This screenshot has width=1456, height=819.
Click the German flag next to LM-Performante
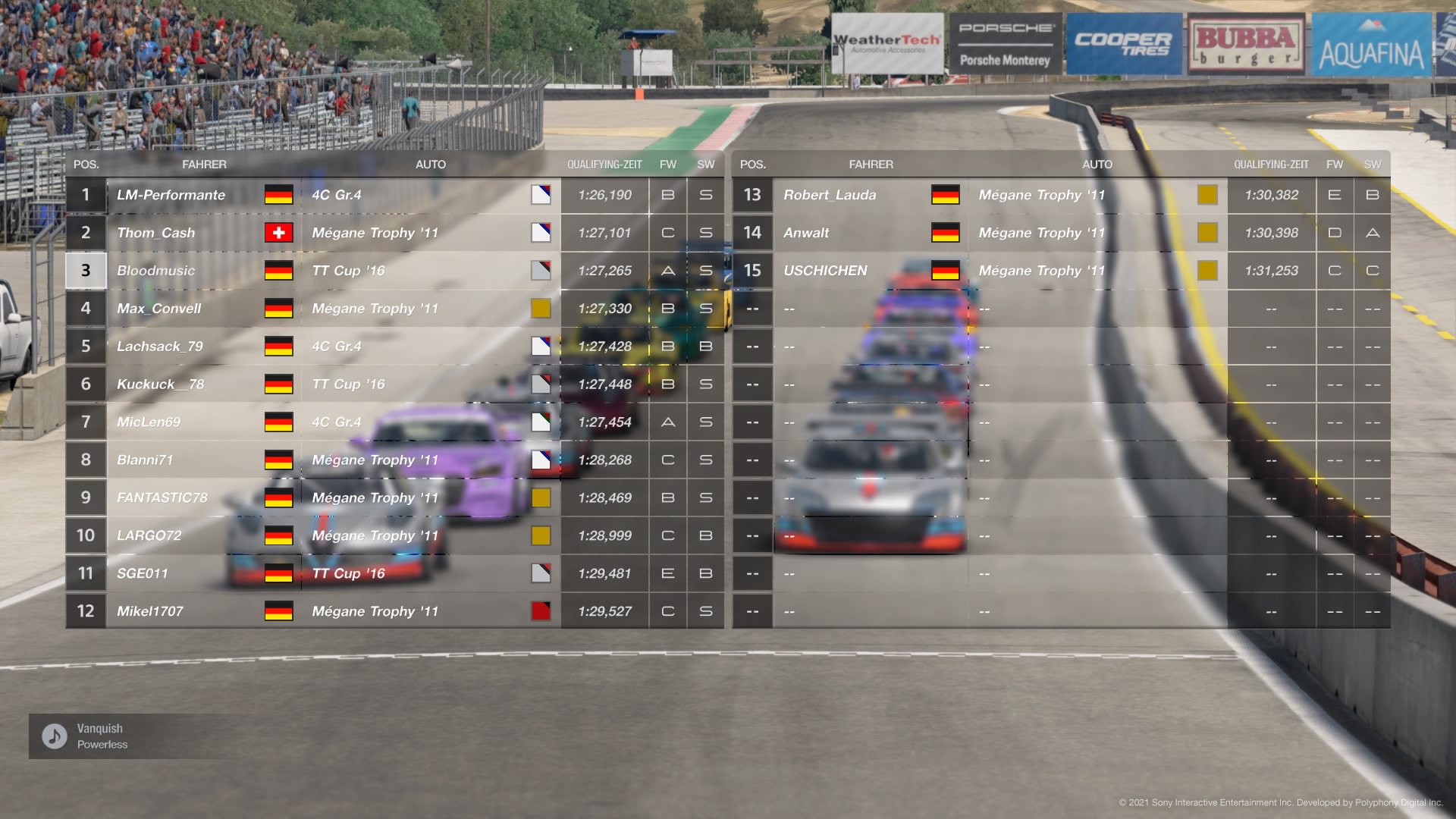pyautogui.click(x=279, y=195)
